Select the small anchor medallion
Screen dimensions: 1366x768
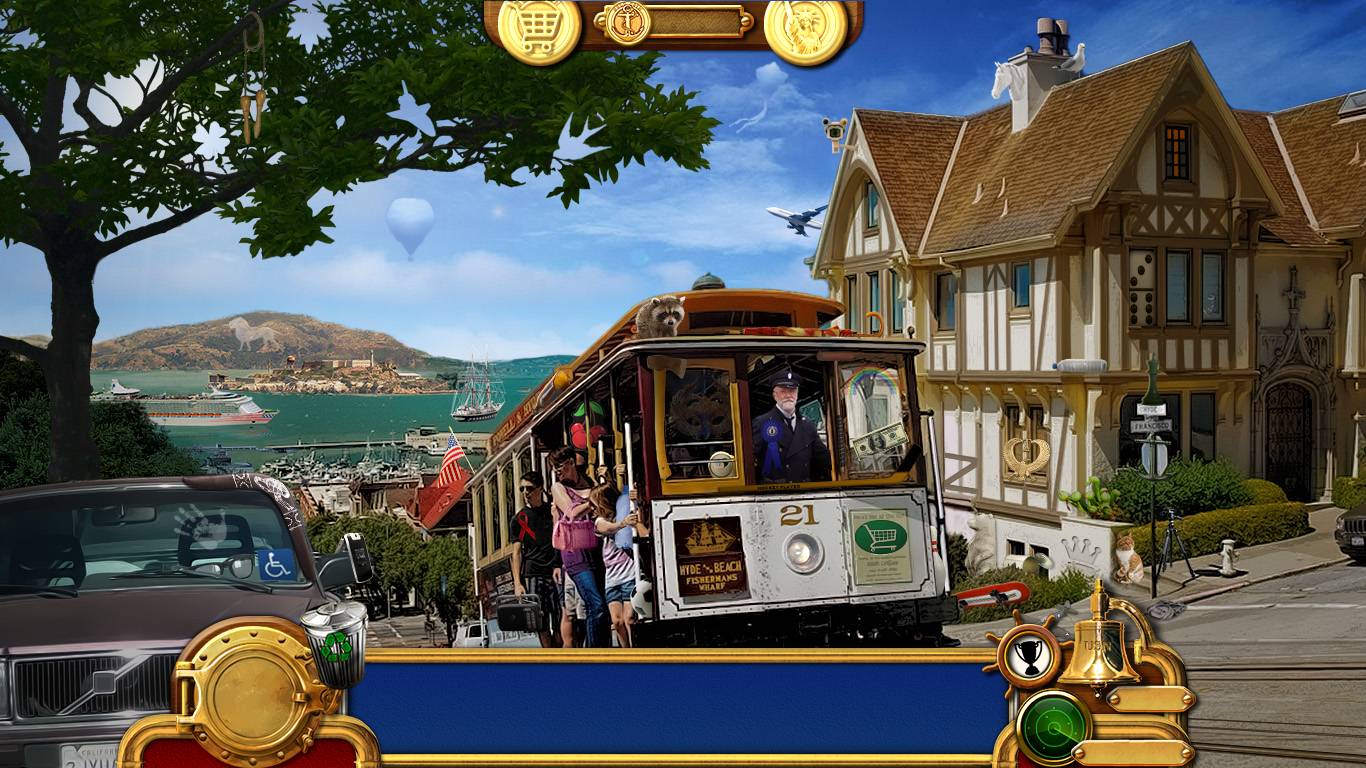(628, 21)
